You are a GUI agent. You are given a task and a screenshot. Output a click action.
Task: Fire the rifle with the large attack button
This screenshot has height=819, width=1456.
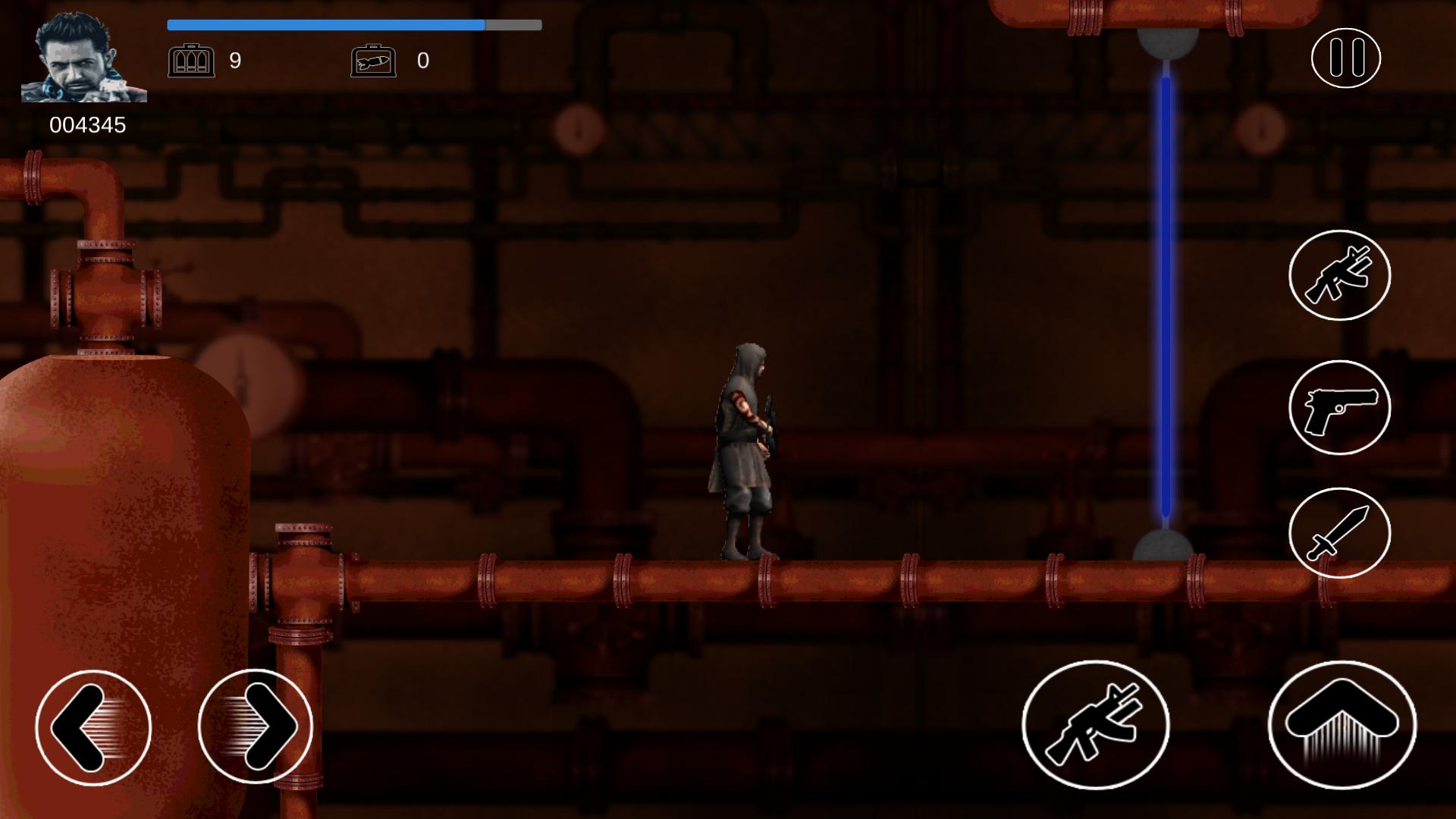(1095, 725)
